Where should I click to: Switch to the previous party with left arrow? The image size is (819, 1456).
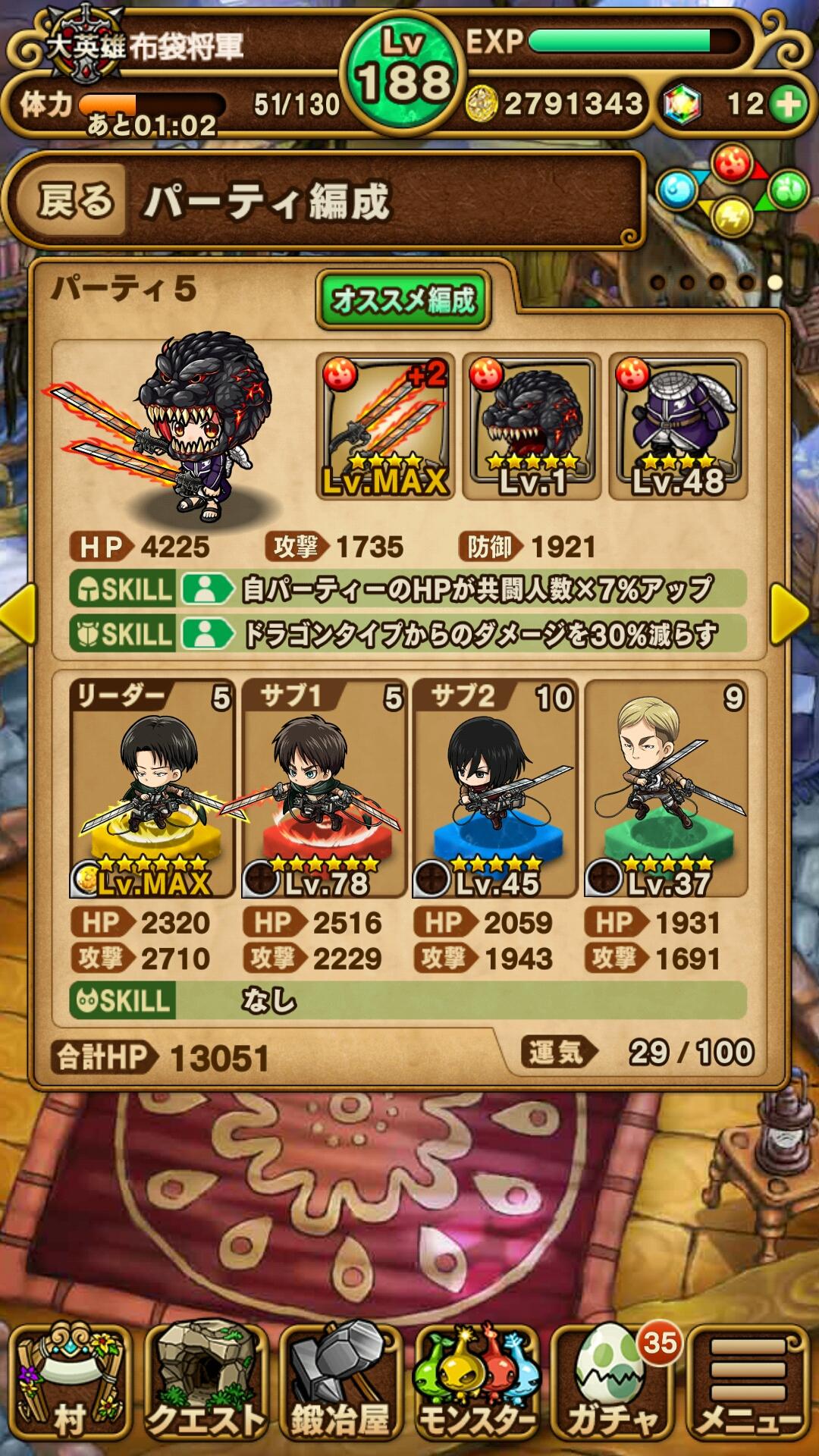[18, 613]
